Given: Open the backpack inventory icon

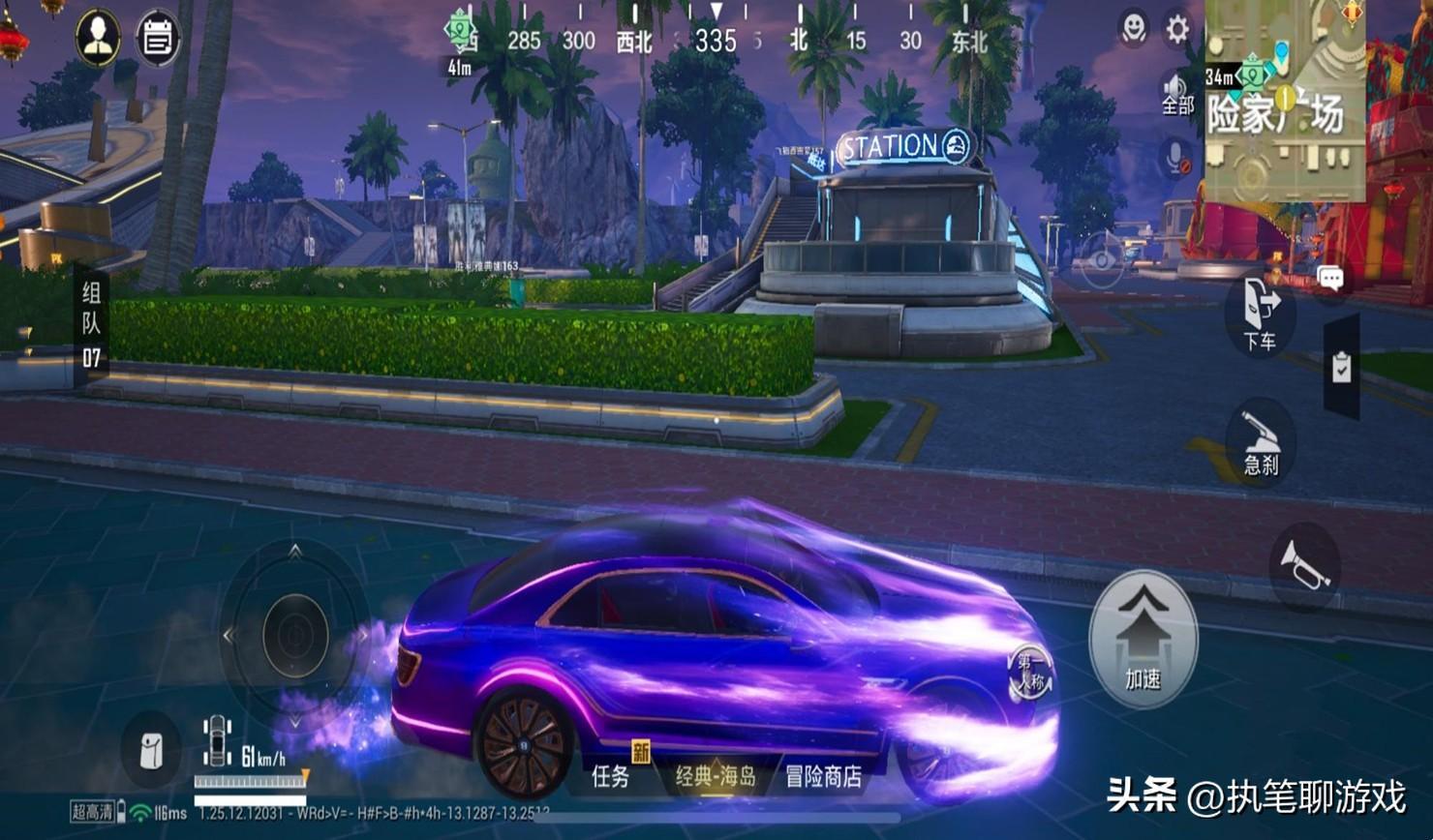Looking at the screenshot, I should (151, 751).
